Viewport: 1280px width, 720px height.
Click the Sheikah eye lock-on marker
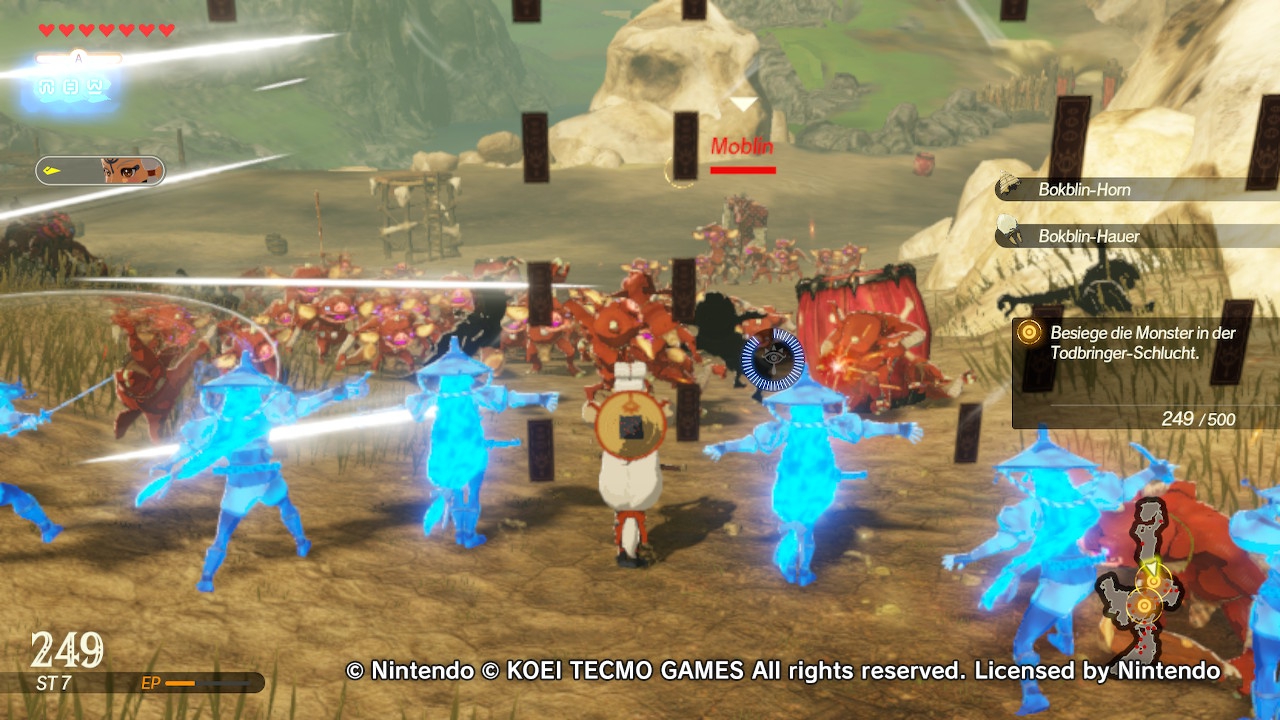773,358
